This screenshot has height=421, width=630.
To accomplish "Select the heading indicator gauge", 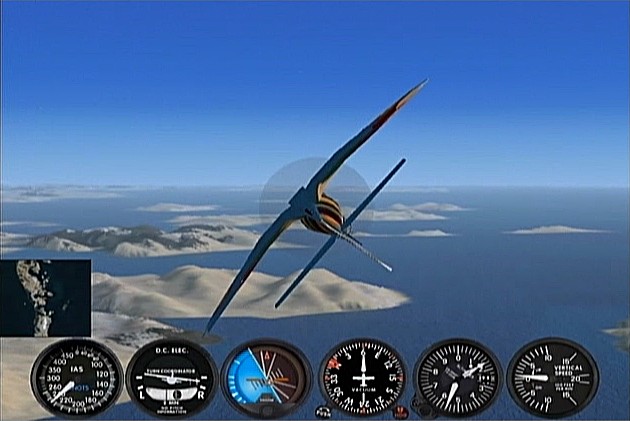I will click(362, 379).
